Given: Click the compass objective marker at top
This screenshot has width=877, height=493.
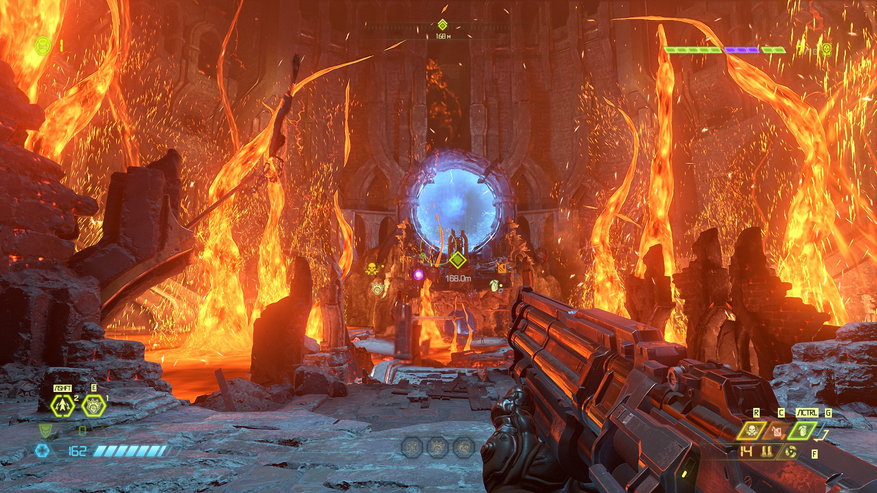Looking at the screenshot, I should click(x=442, y=24).
